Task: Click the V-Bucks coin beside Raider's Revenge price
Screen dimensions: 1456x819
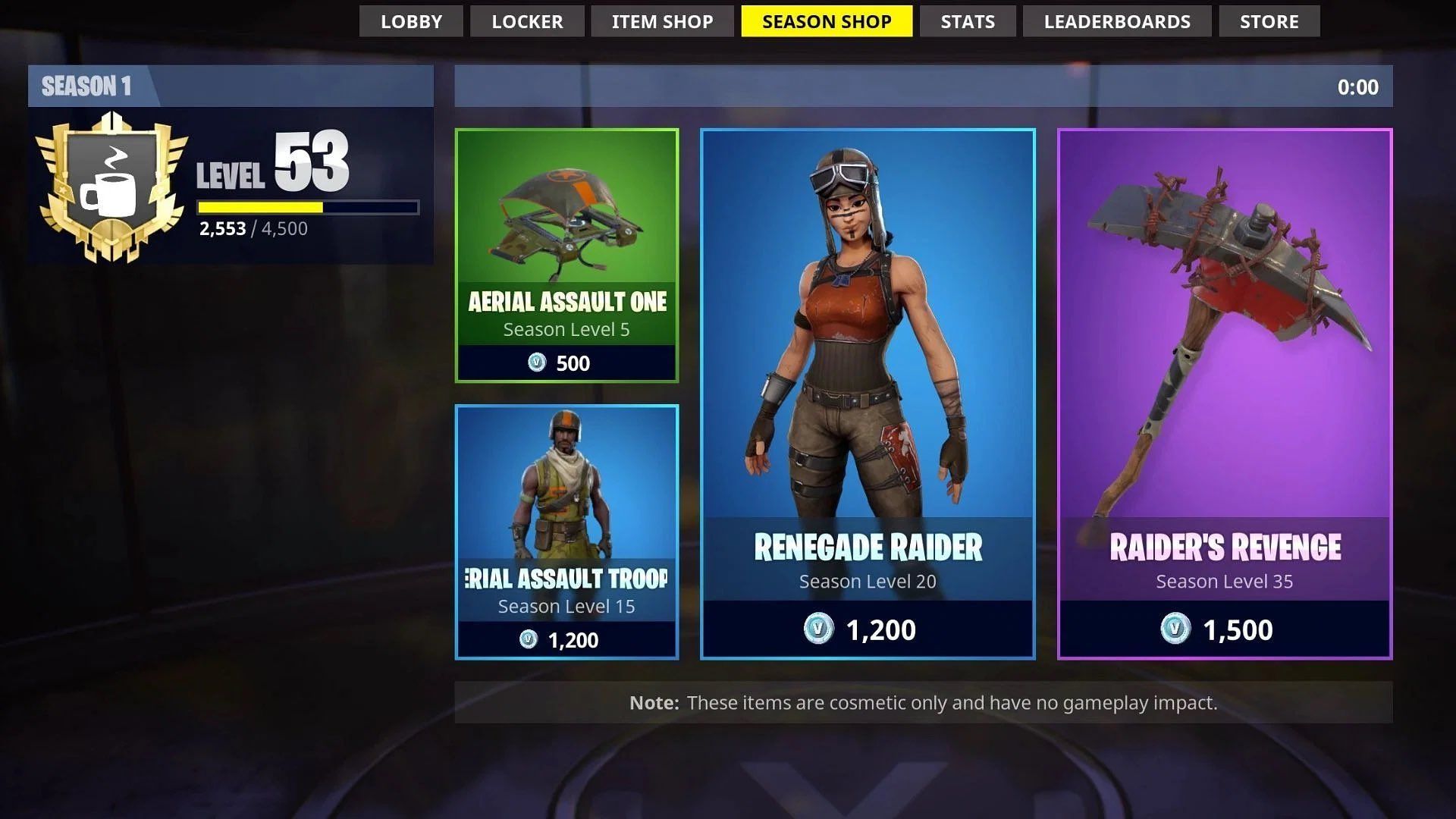Action: coord(1175,629)
